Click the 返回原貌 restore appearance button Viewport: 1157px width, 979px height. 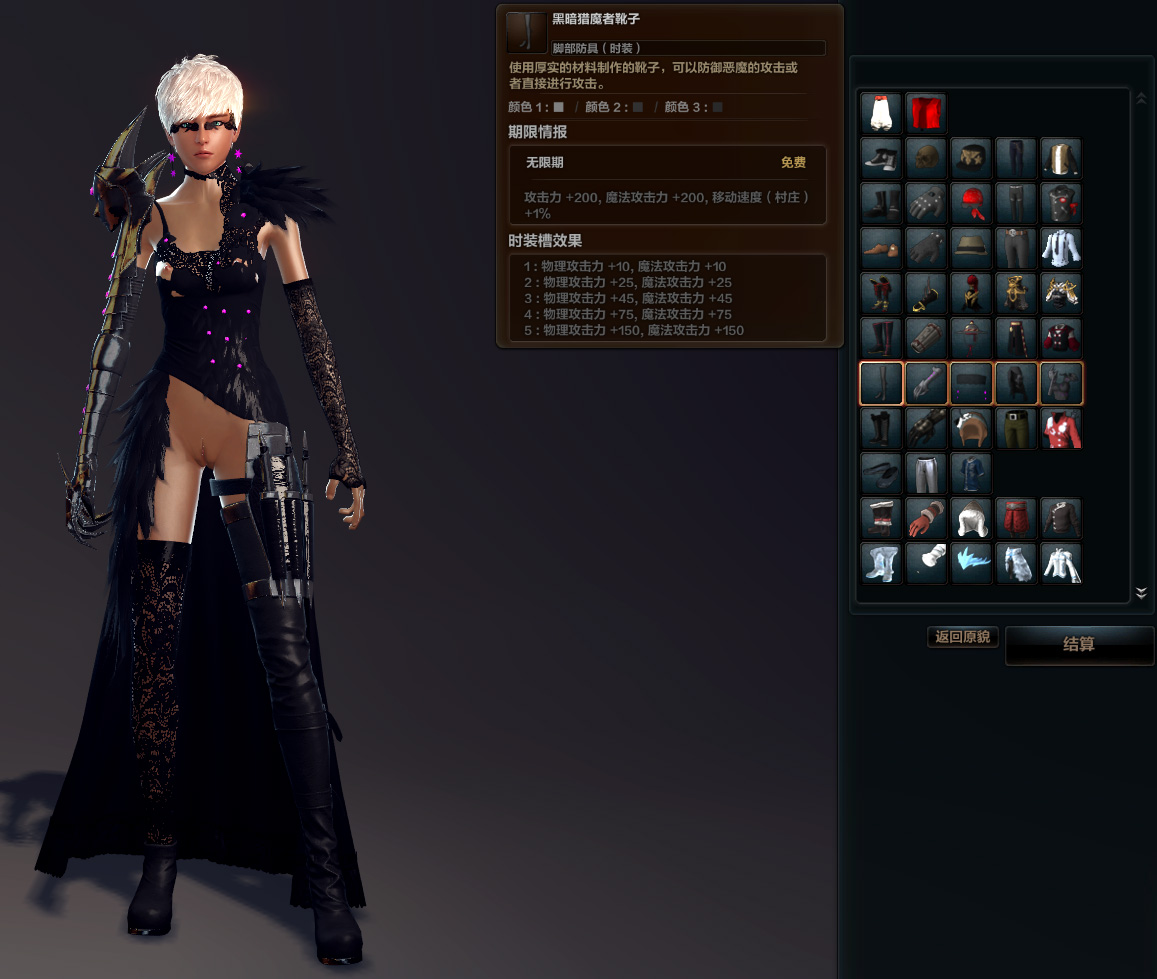[x=962, y=637]
